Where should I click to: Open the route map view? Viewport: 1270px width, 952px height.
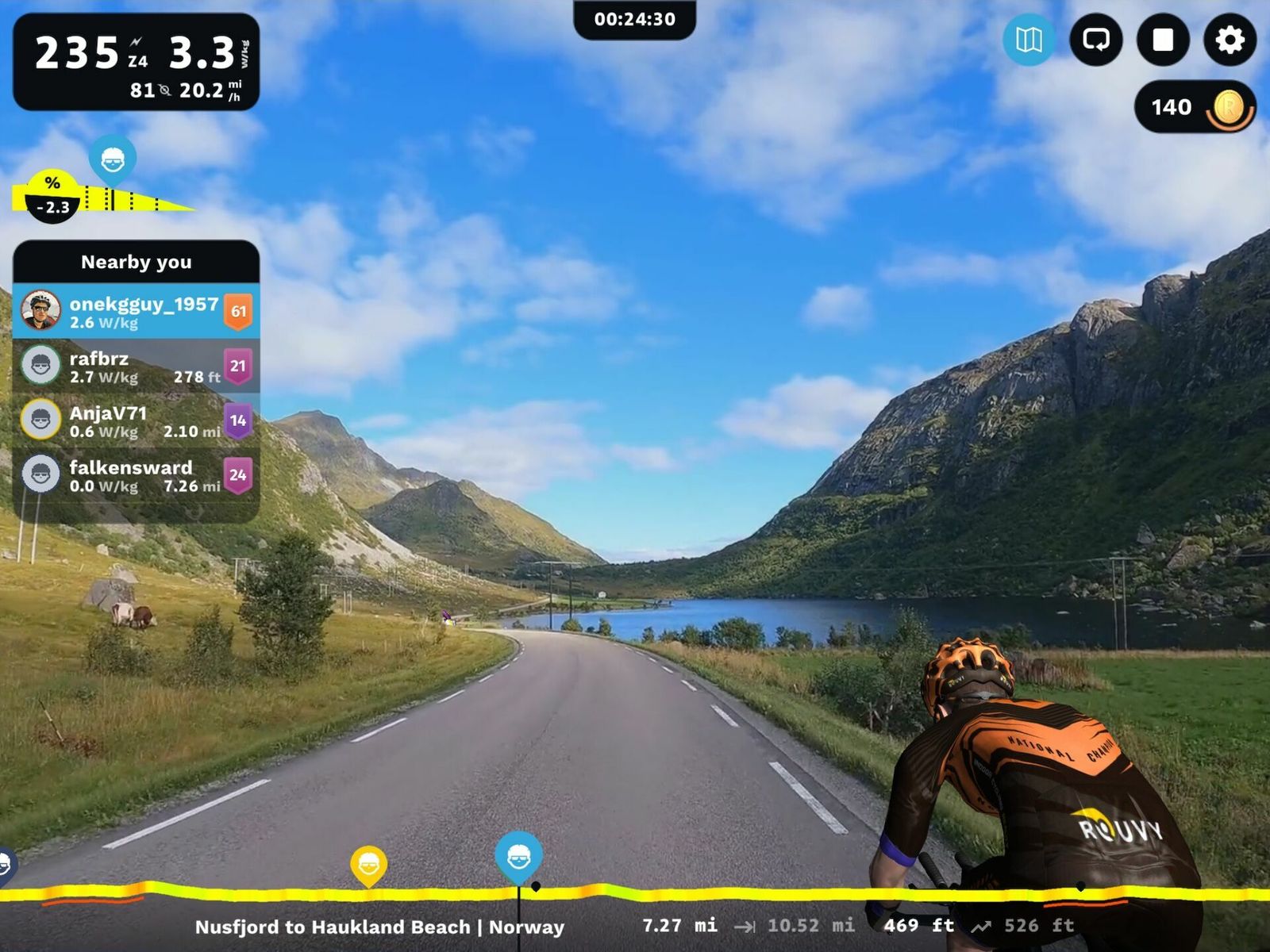click(x=1029, y=40)
